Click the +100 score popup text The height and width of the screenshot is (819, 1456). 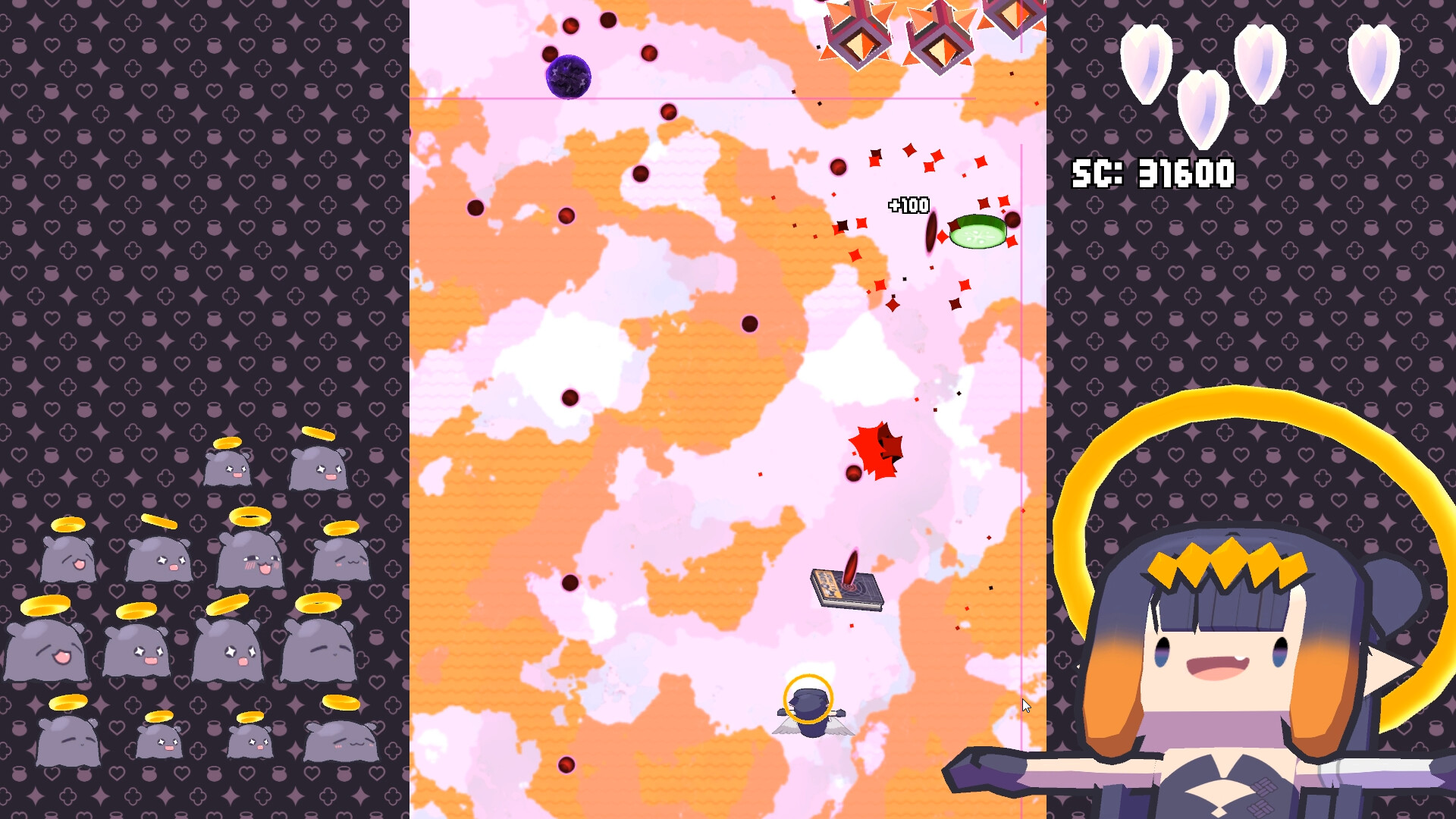908,205
